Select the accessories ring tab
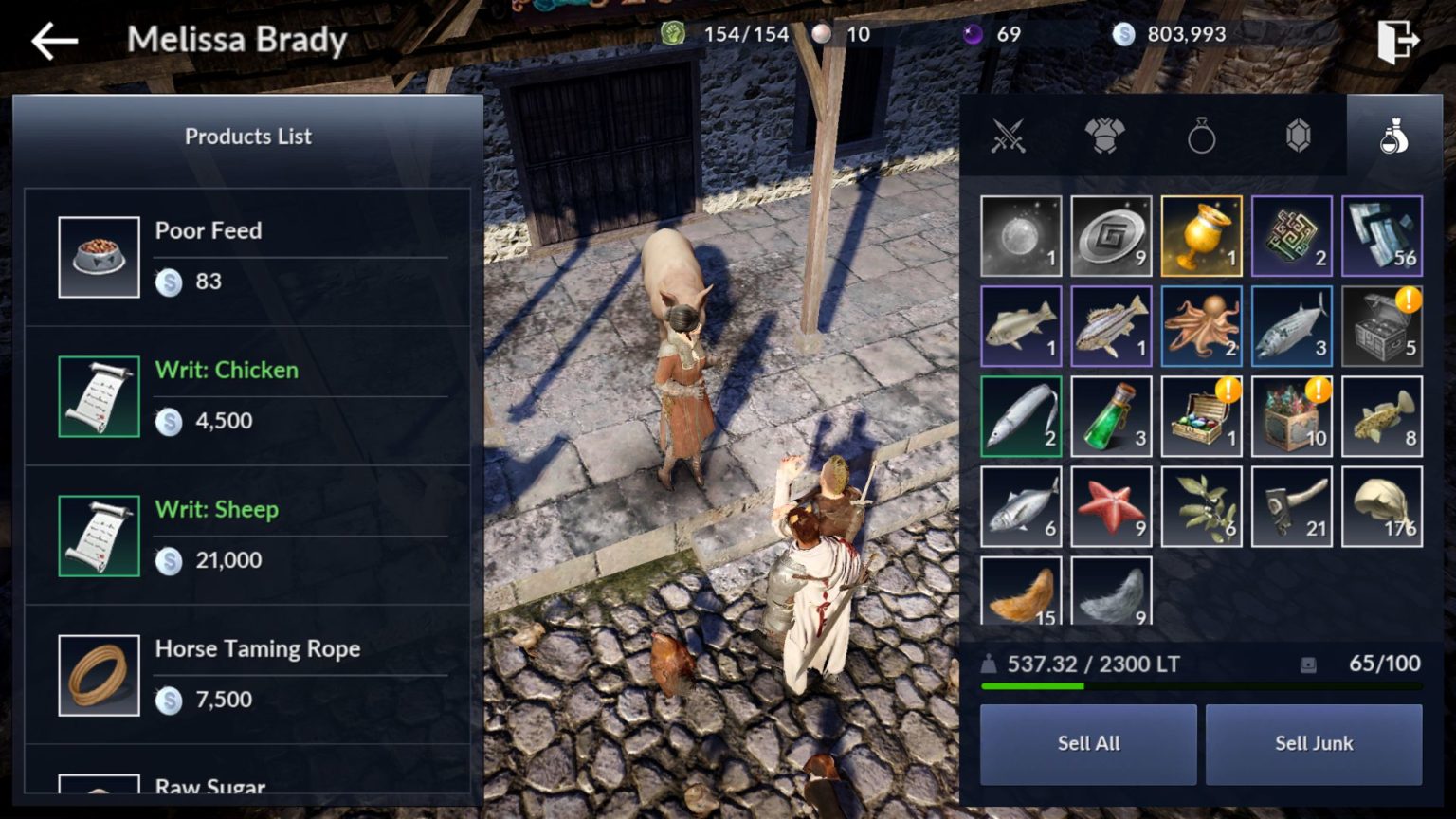1456x819 pixels. point(1202,136)
